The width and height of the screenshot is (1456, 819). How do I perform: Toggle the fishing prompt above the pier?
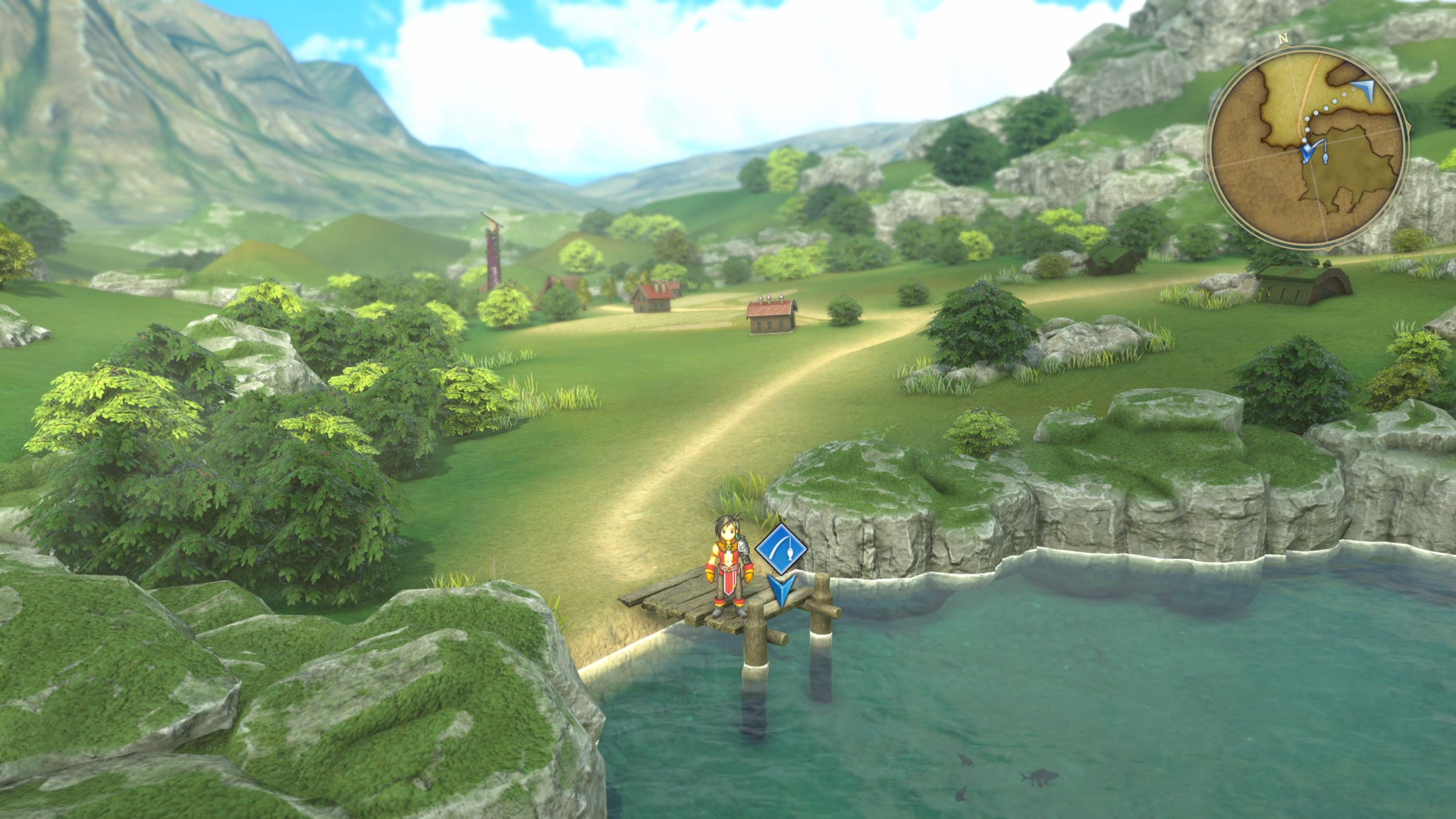tap(781, 549)
